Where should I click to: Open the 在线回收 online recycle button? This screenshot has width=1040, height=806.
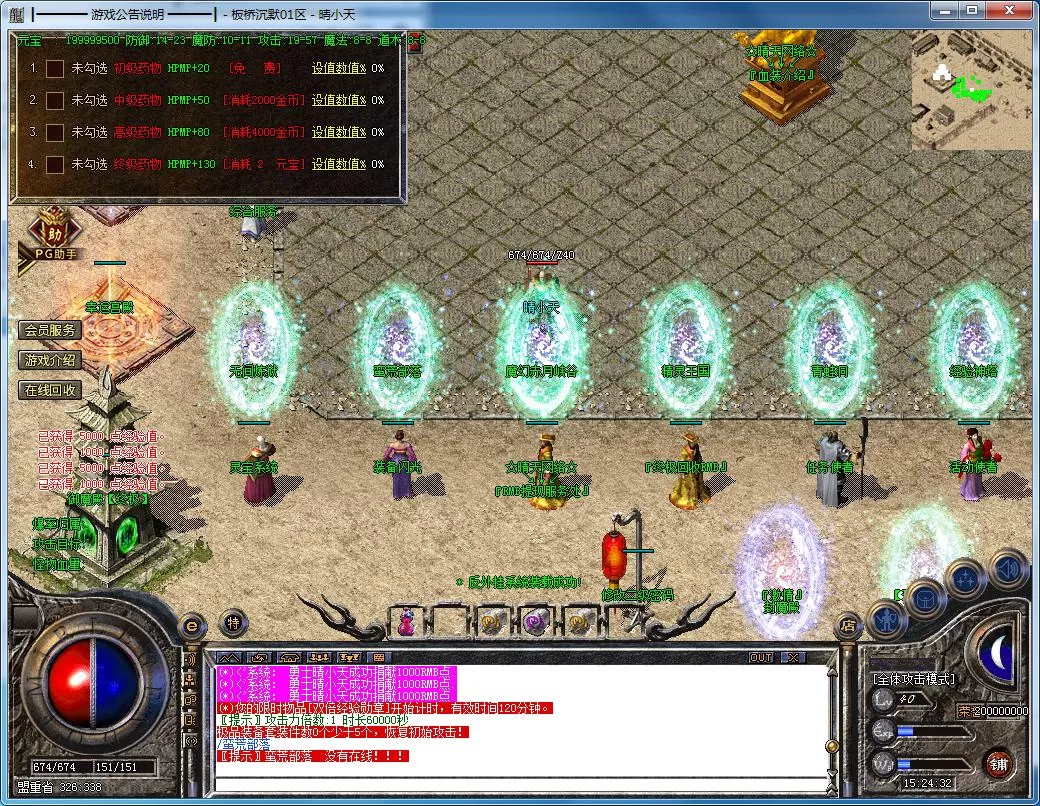pyautogui.click(x=50, y=390)
